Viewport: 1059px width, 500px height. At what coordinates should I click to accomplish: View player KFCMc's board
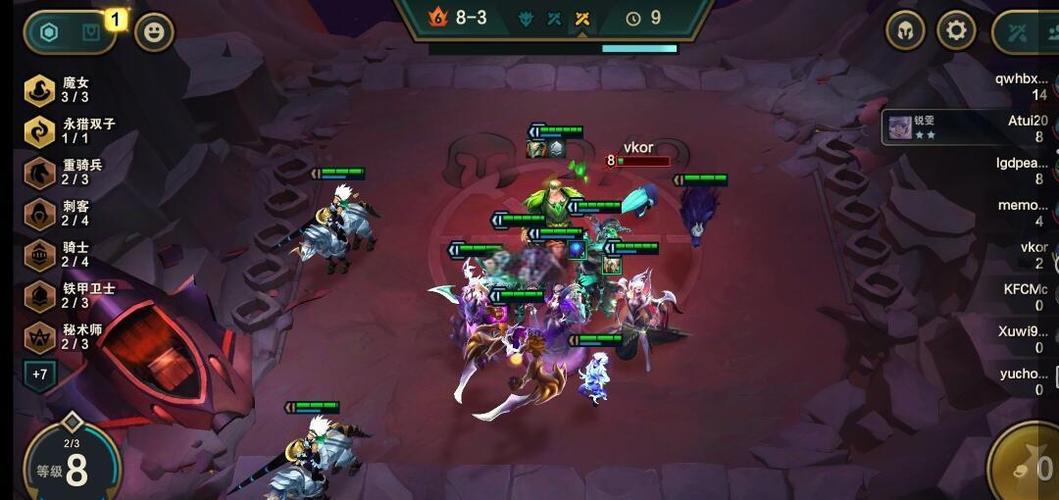[1024, 297]
